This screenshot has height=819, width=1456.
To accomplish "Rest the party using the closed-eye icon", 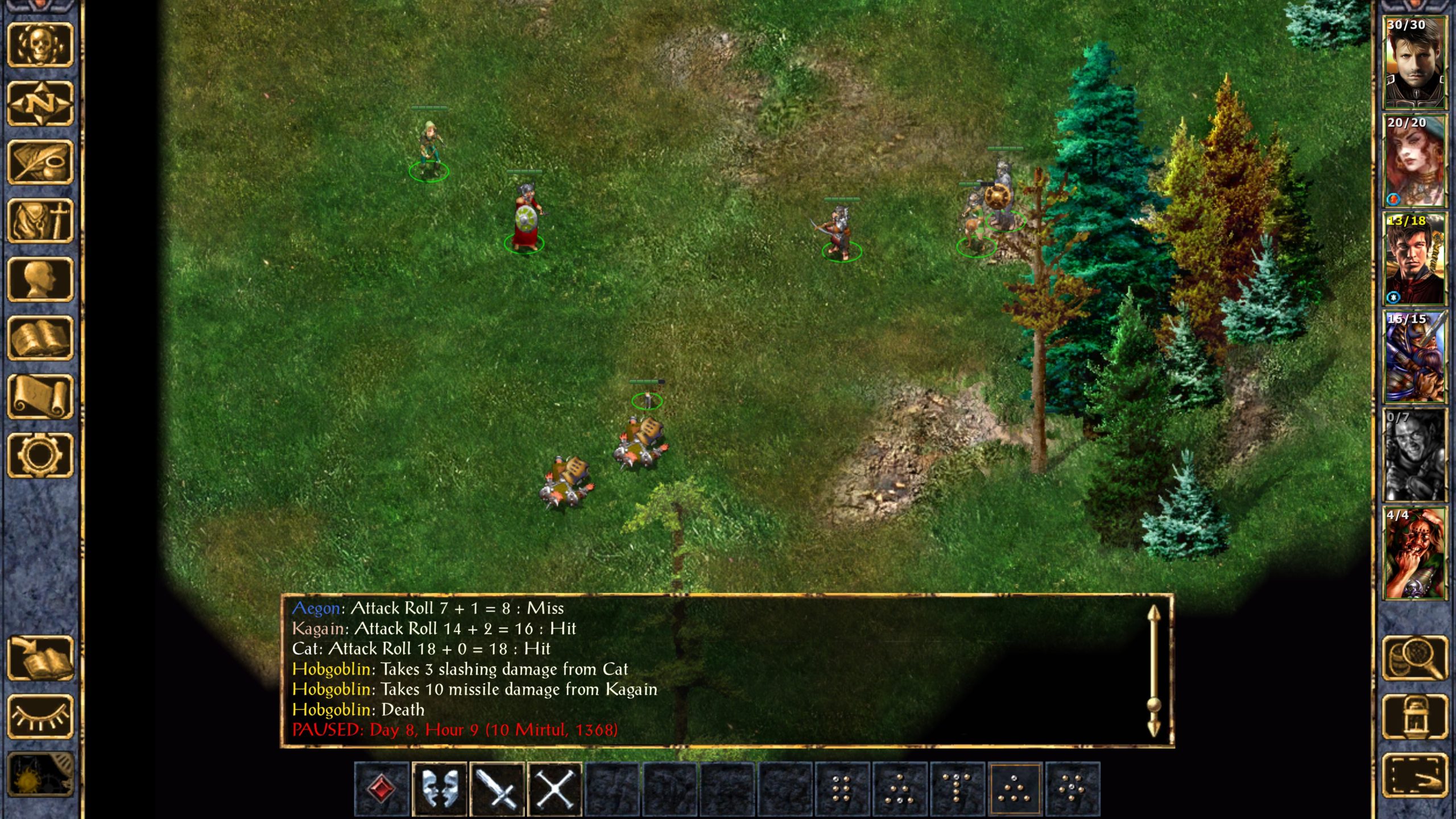I will tap(40, 717).
